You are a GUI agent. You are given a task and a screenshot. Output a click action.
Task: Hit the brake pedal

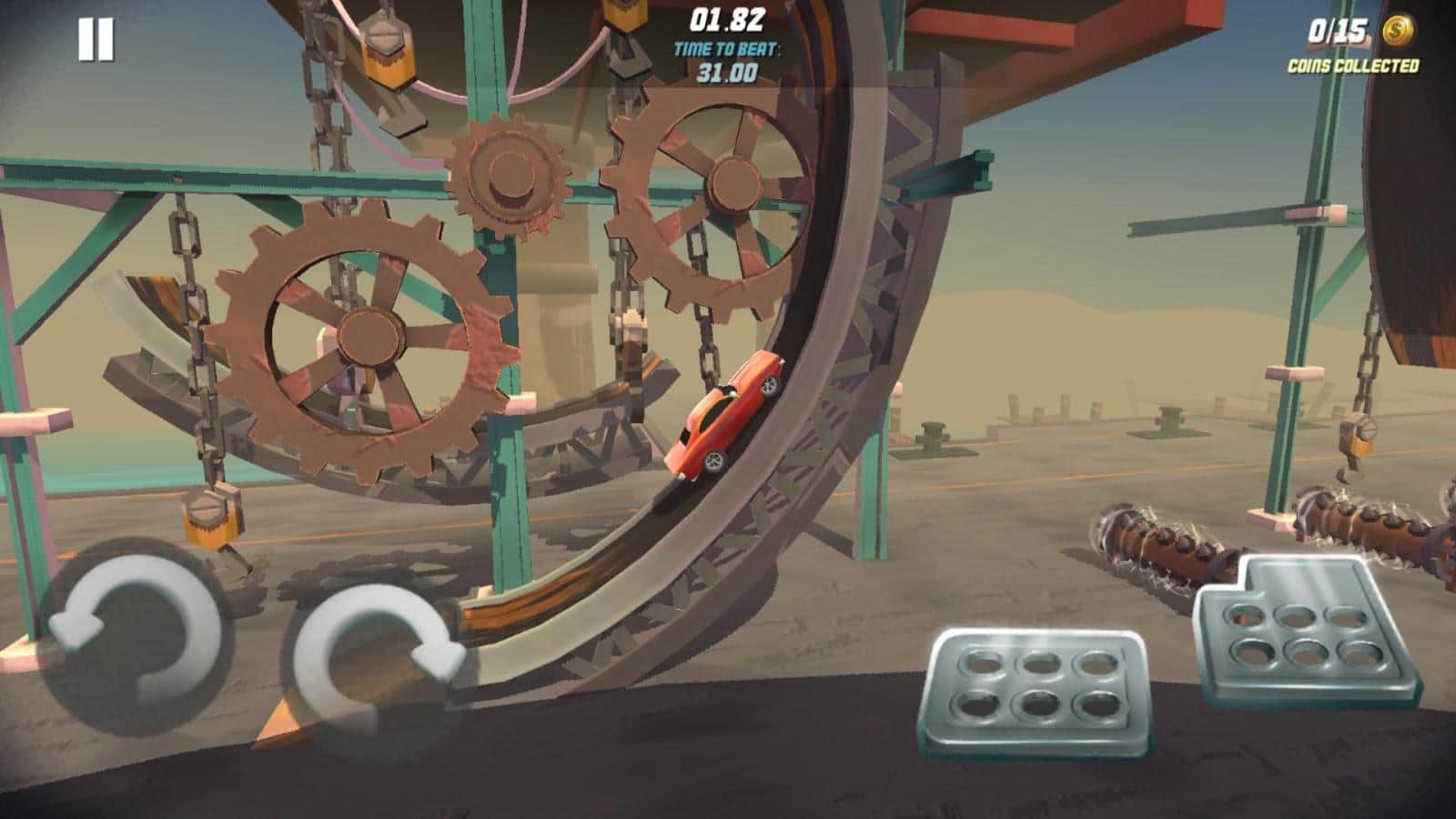tap(1035, 692)
